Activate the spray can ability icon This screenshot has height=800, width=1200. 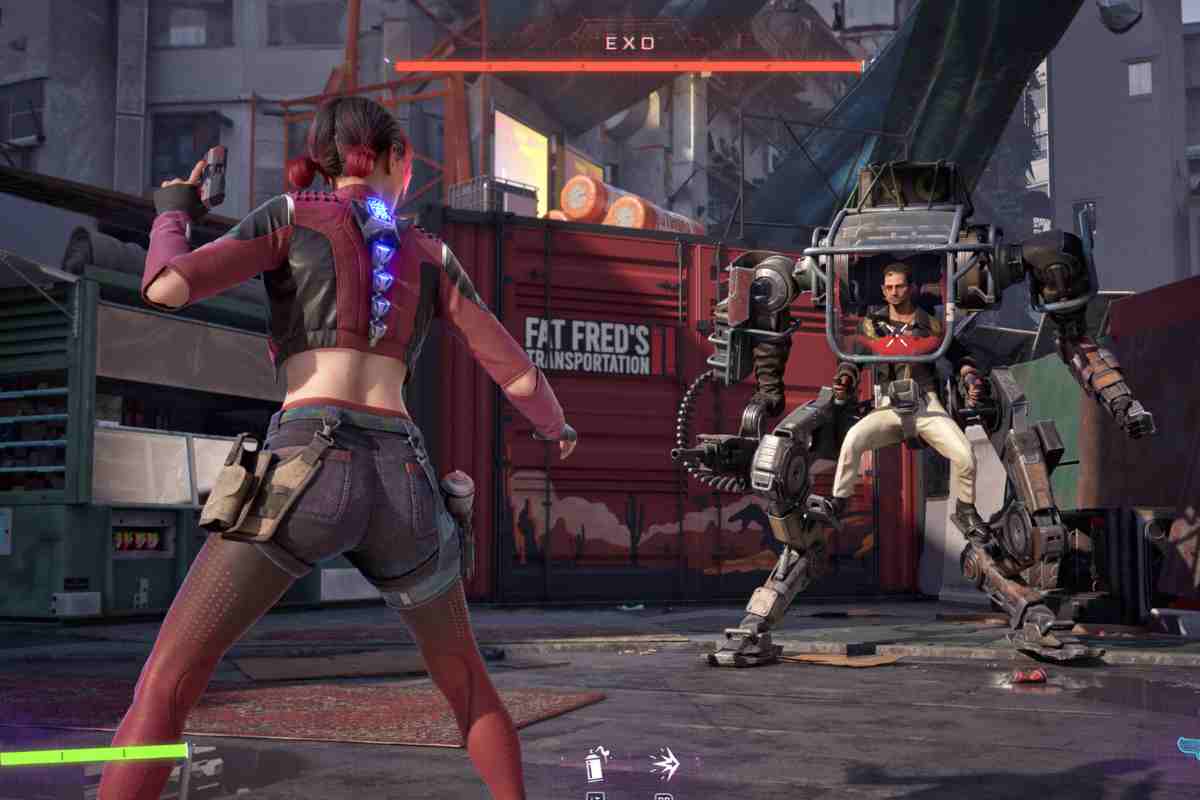[595, 765]
